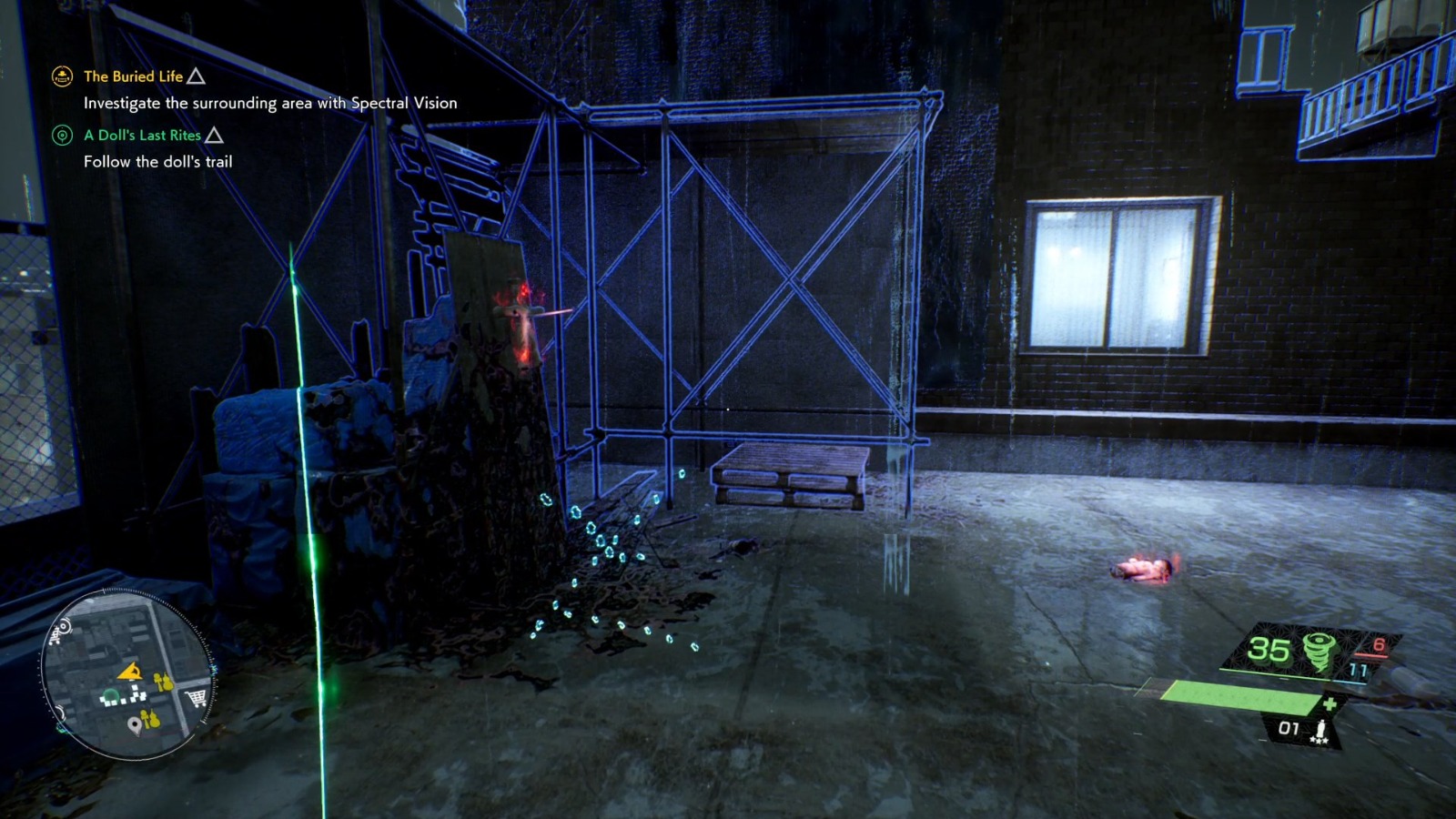Switch tracked quest to A Doll's Last Rites
Viewport: 1456px width, 819px height.
click(x=142, y=135)
